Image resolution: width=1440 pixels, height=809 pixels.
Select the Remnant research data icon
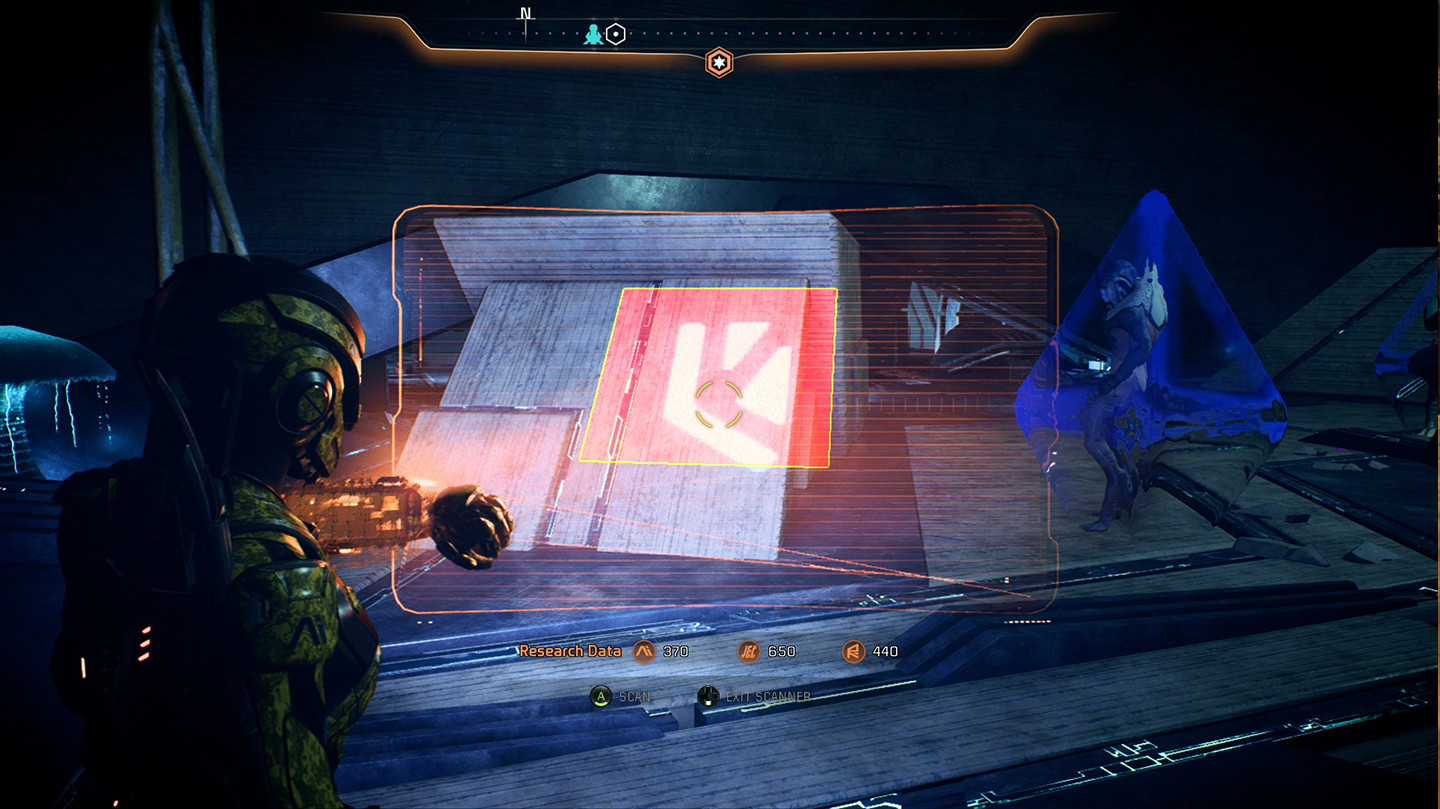[x=854, y=651]
